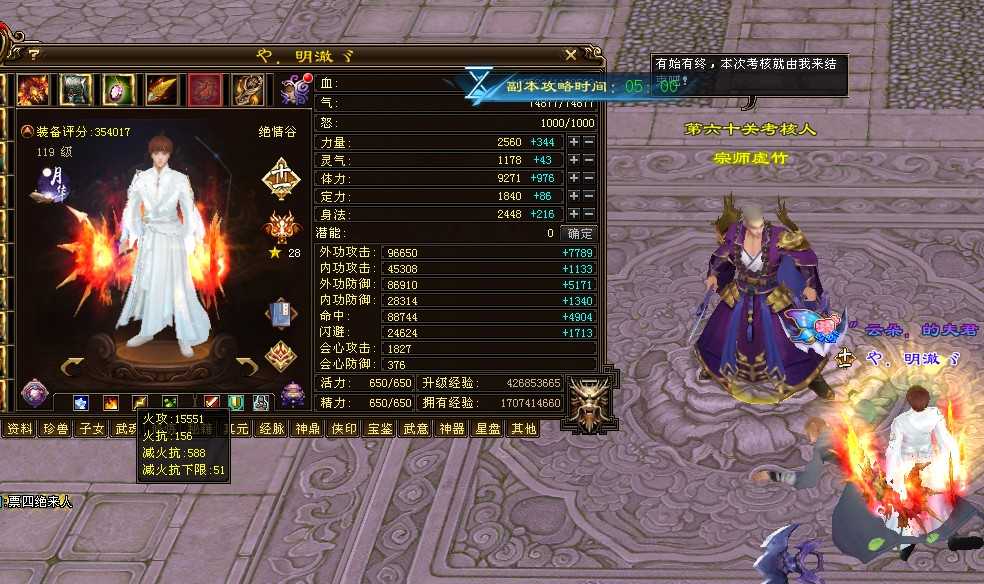This screenshot has height=584, width=984.
Task: Remove a point from 身法
Action: (x=589, y=215)
